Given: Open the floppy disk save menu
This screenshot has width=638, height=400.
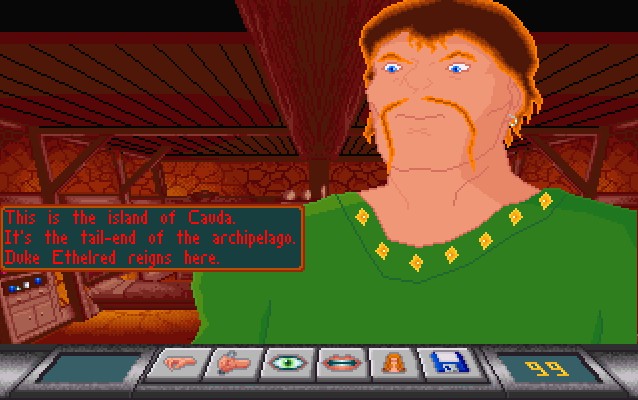Looking at the screenshot, I should click(447, 364).
